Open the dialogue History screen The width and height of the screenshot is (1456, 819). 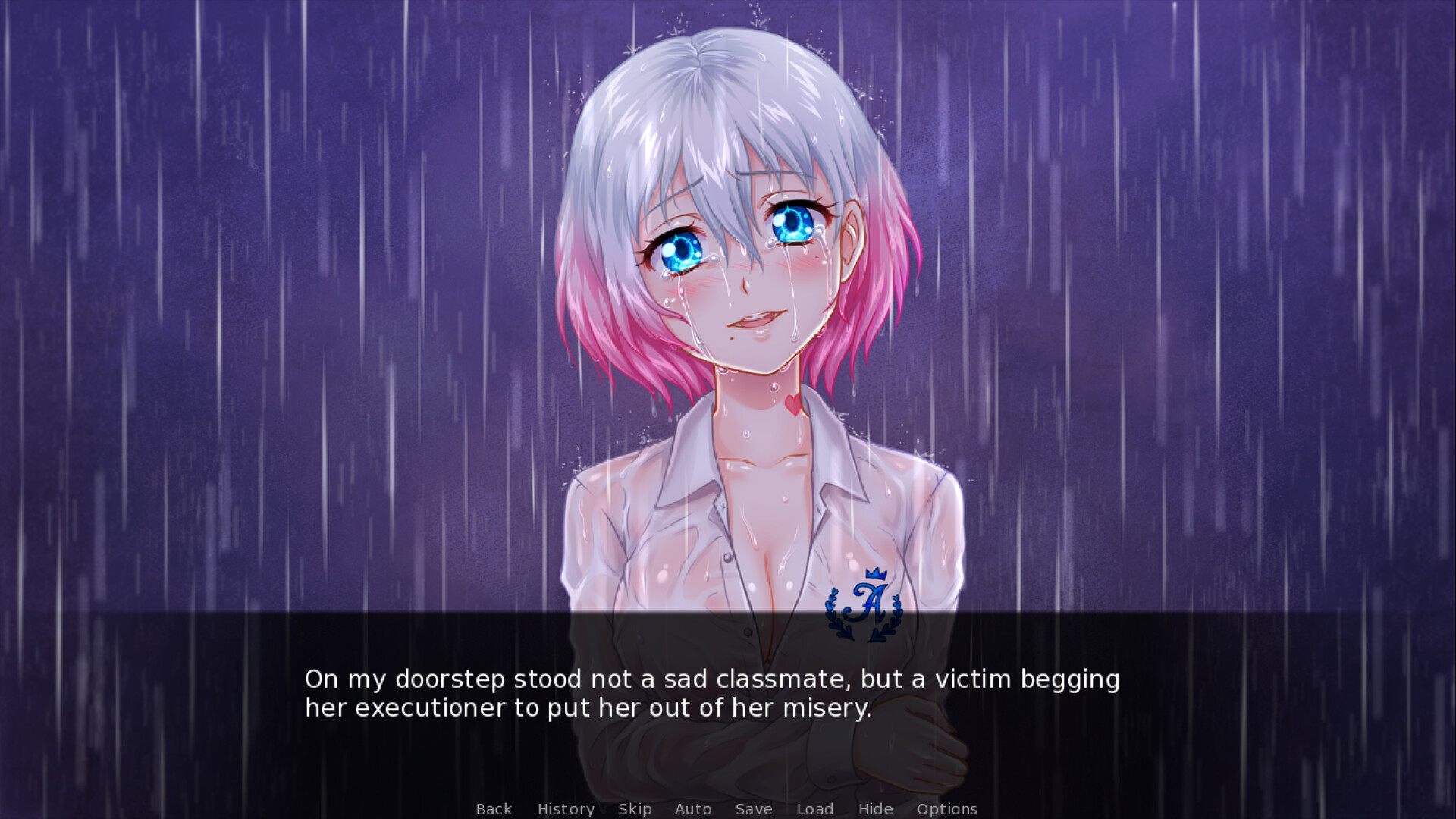pos(565,809)
